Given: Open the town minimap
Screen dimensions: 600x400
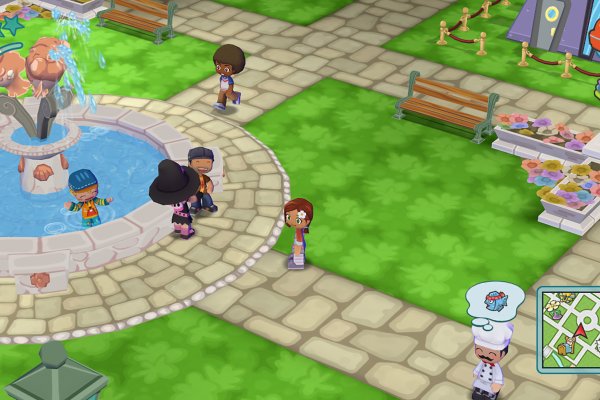Looking at the screenshot, I should [x=570, y=329].
